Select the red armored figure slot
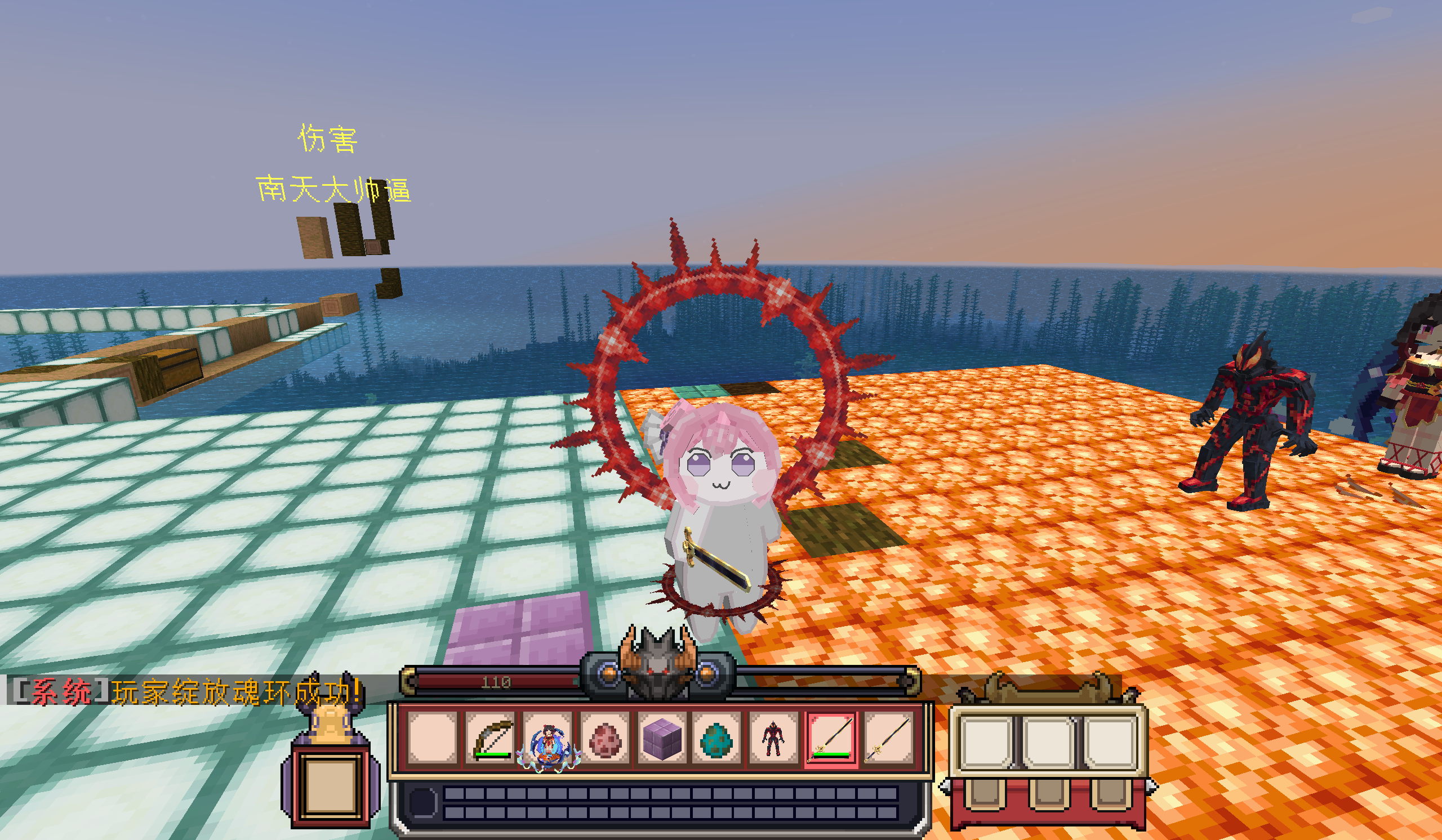 coord(773,739)
